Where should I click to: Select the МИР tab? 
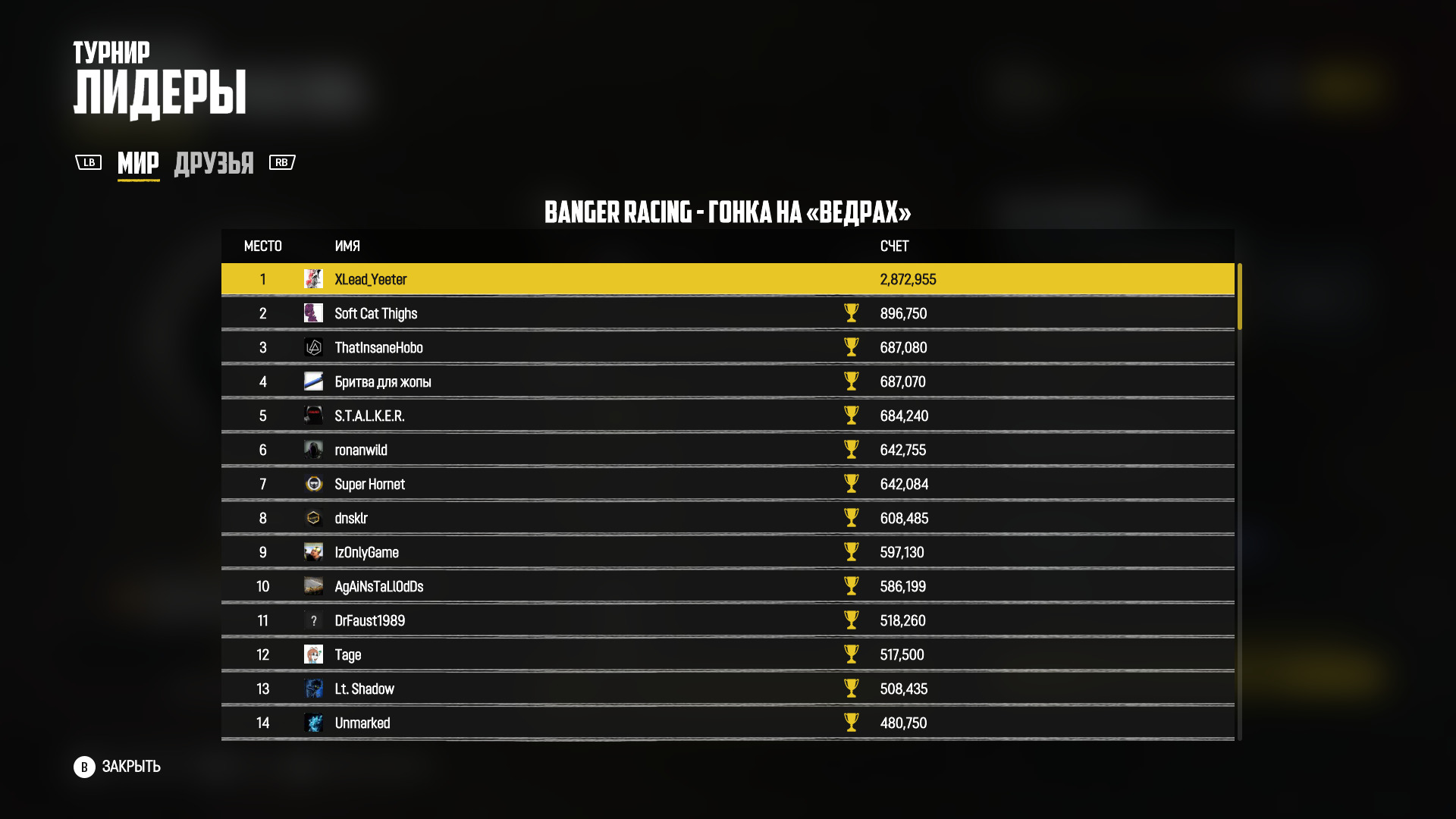coord(138,162)
